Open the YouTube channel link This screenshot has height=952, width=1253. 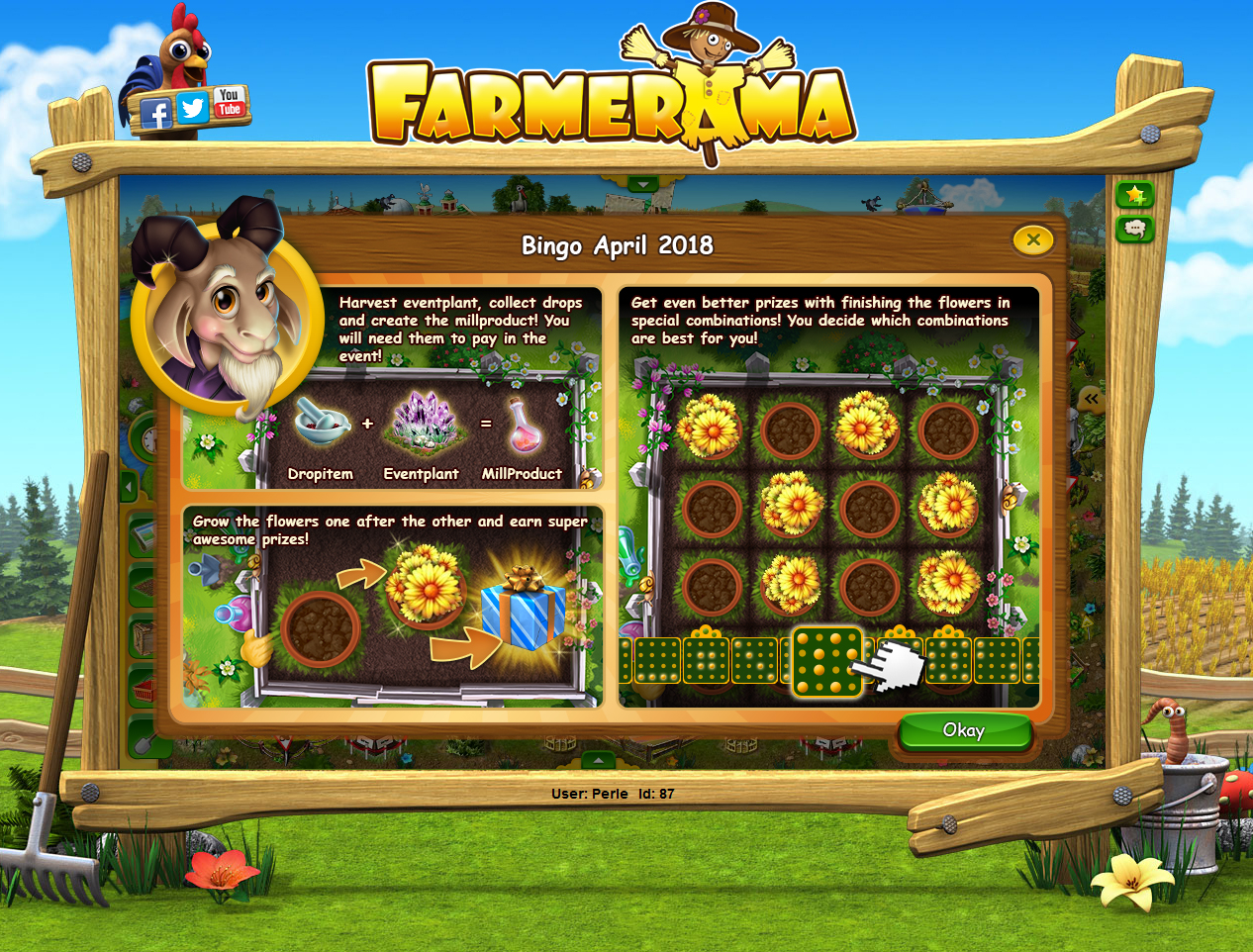[x=230, y=102]
